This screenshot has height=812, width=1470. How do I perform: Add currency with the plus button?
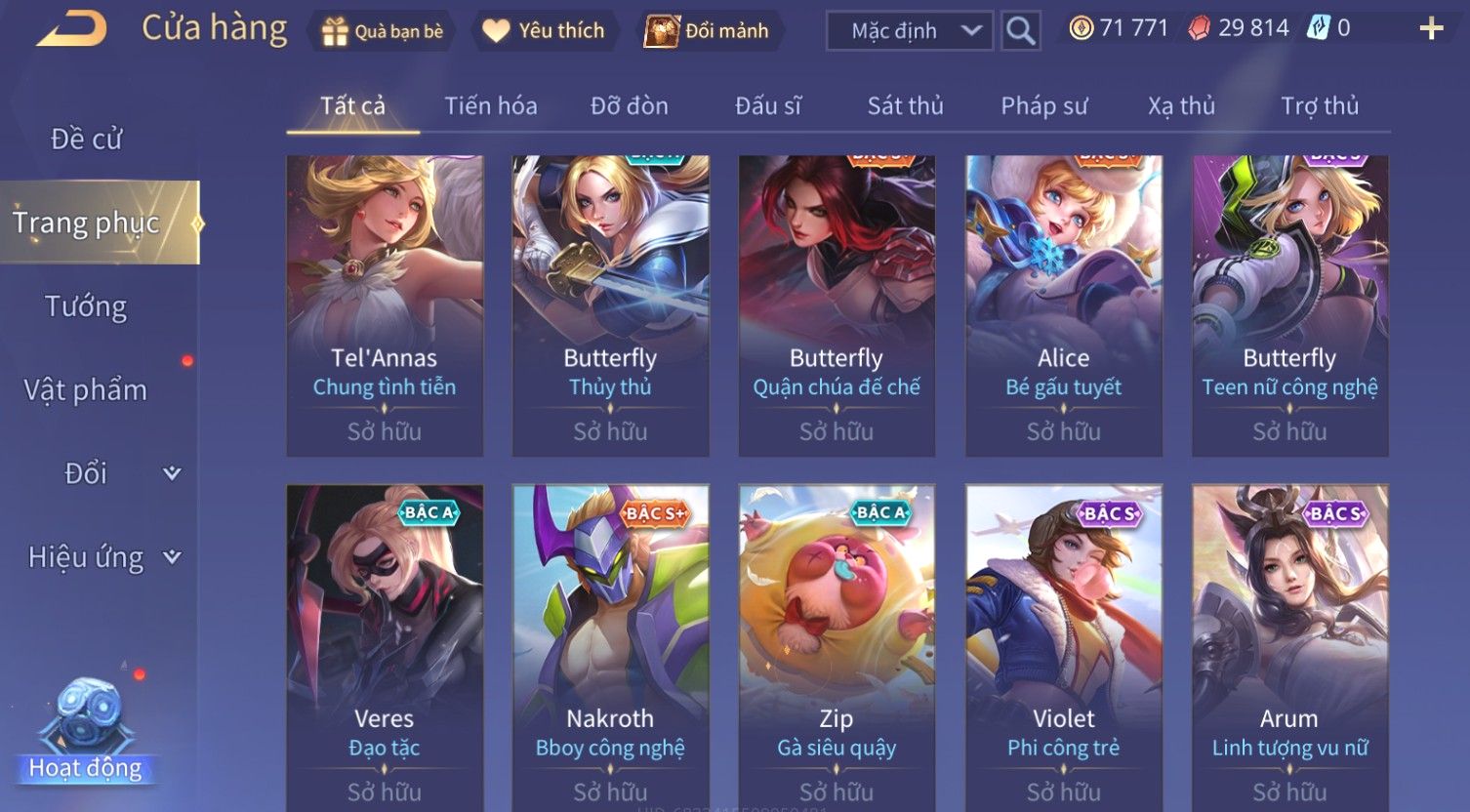tap(1430, 29)
